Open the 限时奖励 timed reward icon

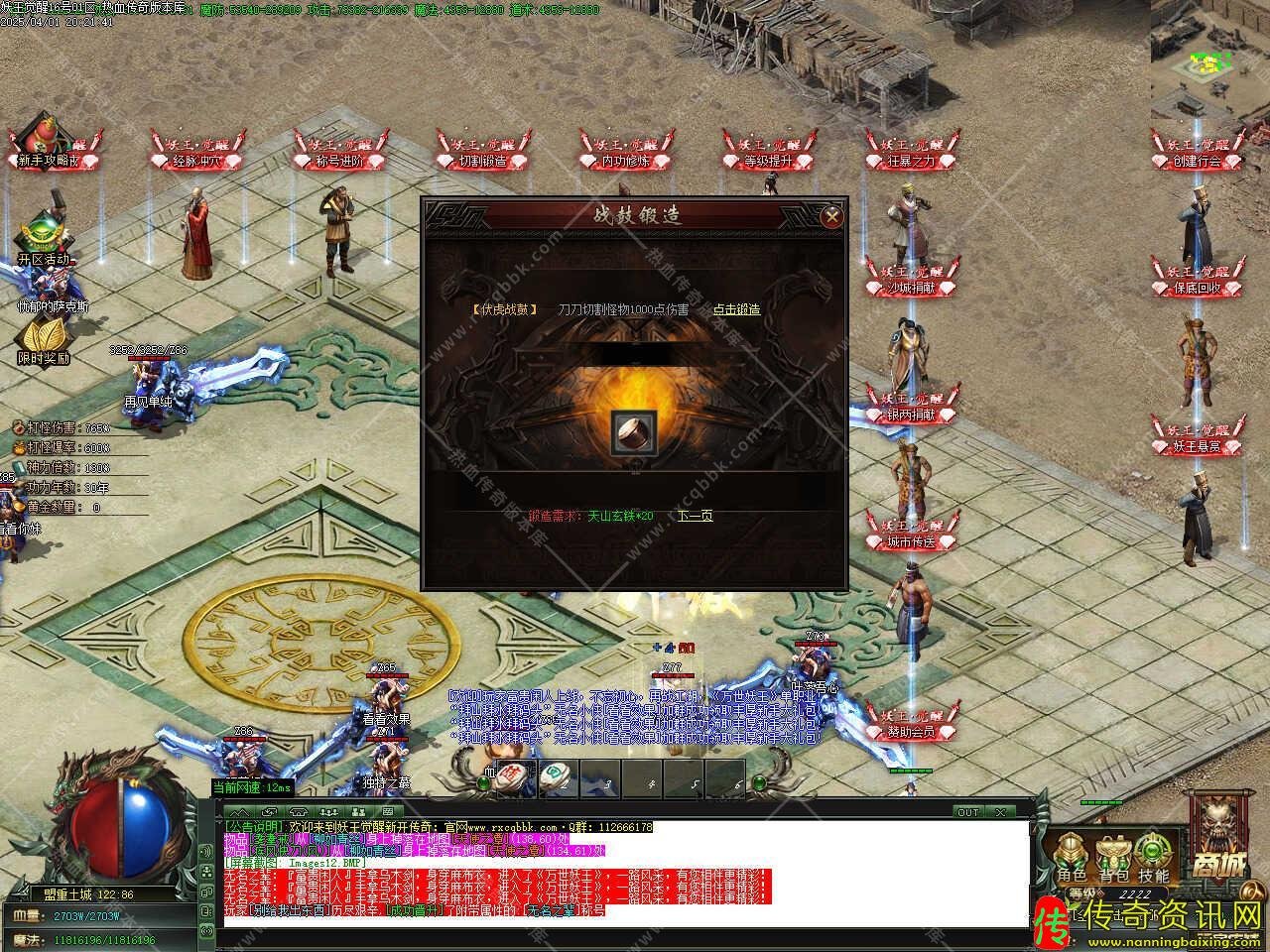[43, 342]
